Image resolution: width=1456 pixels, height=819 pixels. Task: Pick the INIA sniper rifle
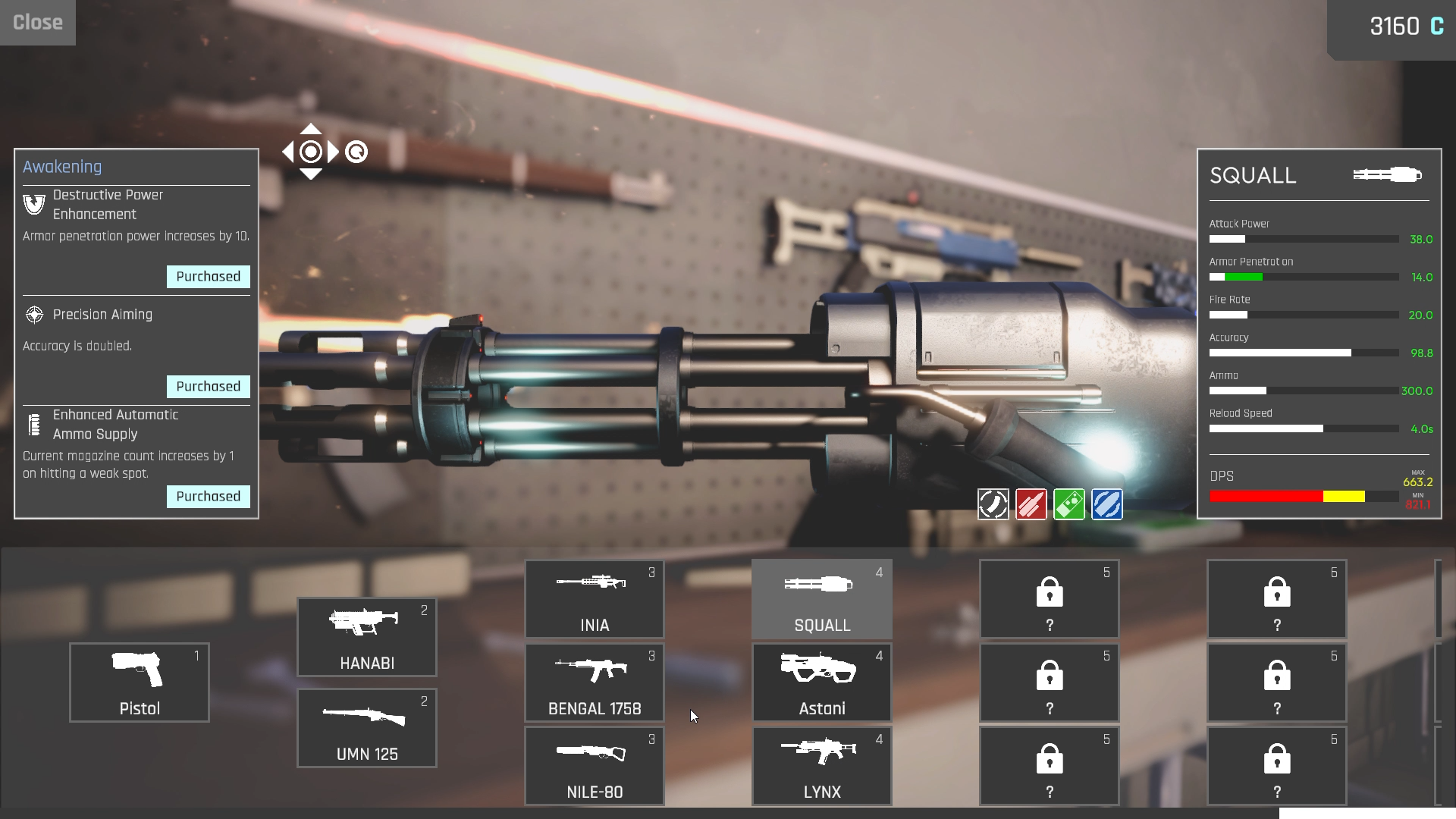595,599
